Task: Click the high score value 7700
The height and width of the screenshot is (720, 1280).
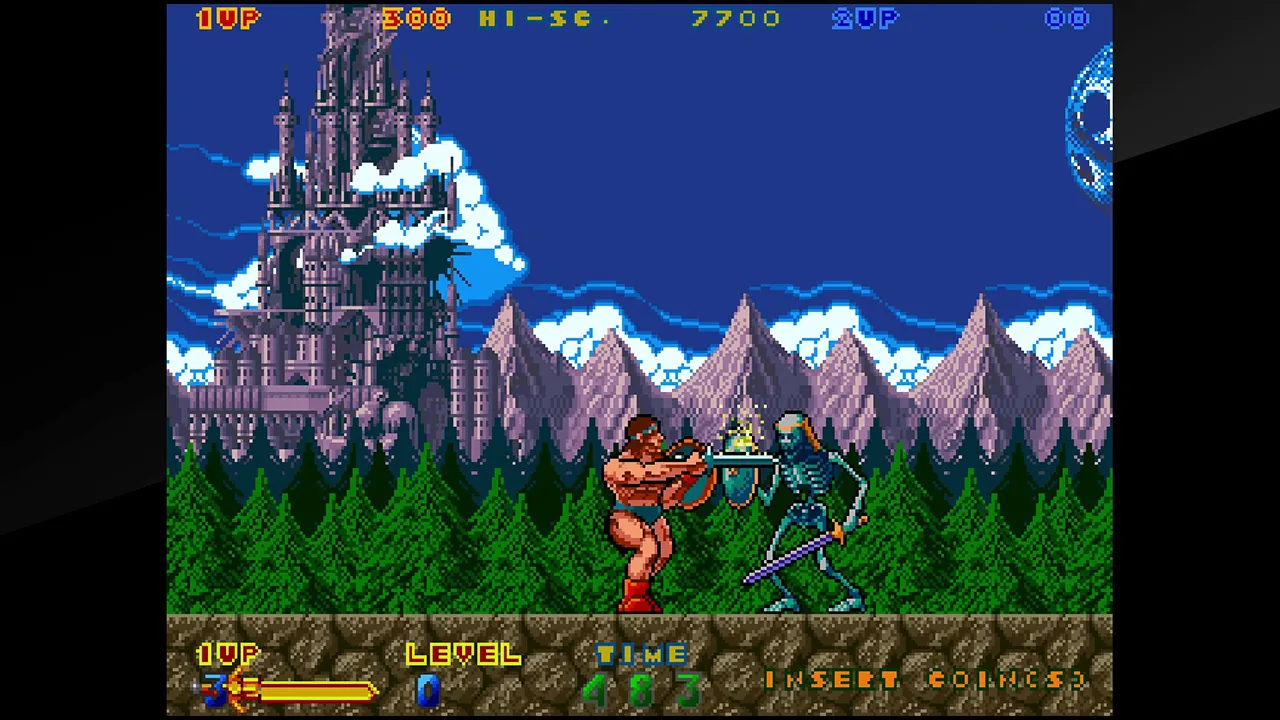Action: (737, 19)
